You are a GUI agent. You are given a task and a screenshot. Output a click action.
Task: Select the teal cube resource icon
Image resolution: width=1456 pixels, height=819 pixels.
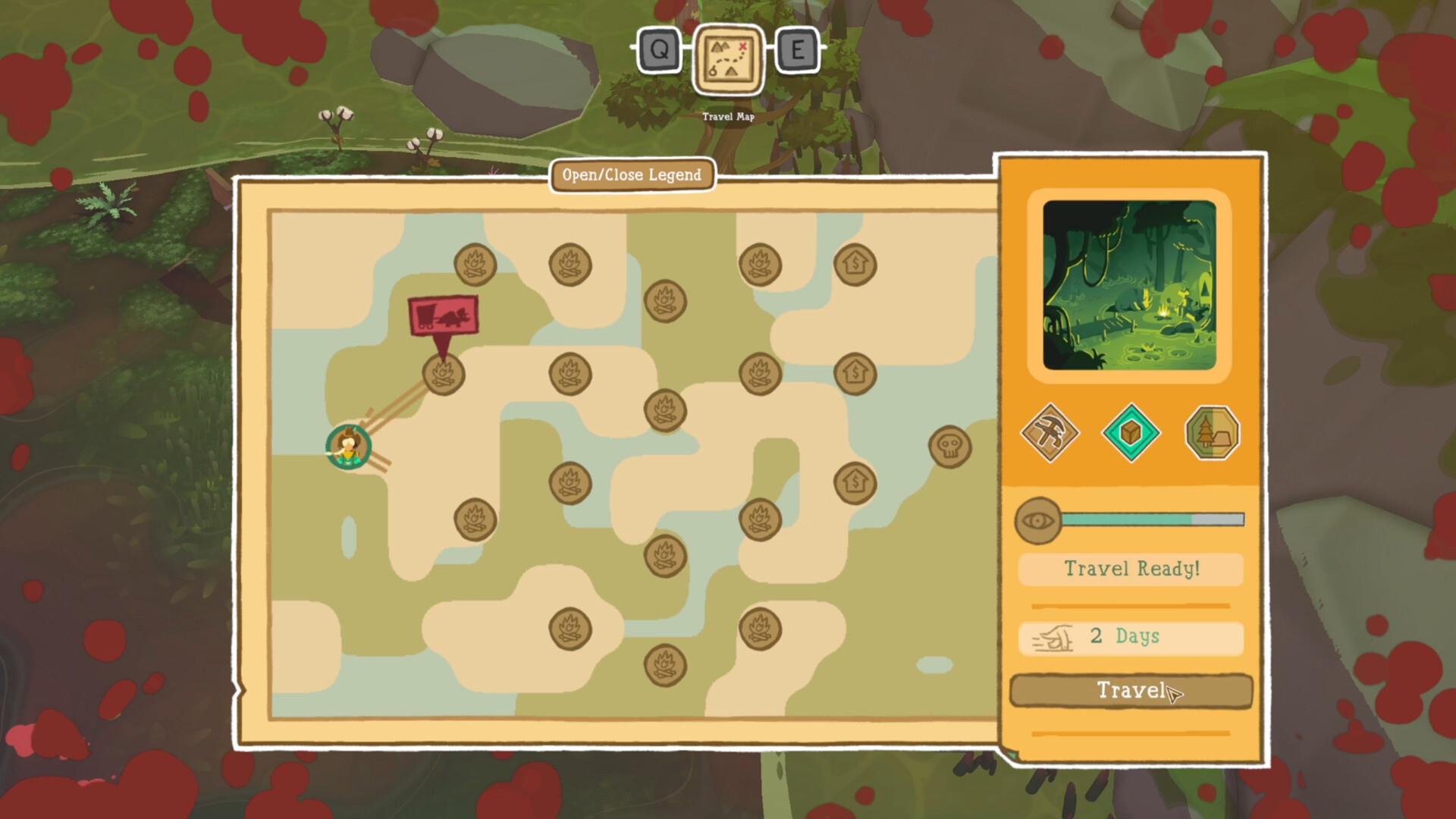1131,434
